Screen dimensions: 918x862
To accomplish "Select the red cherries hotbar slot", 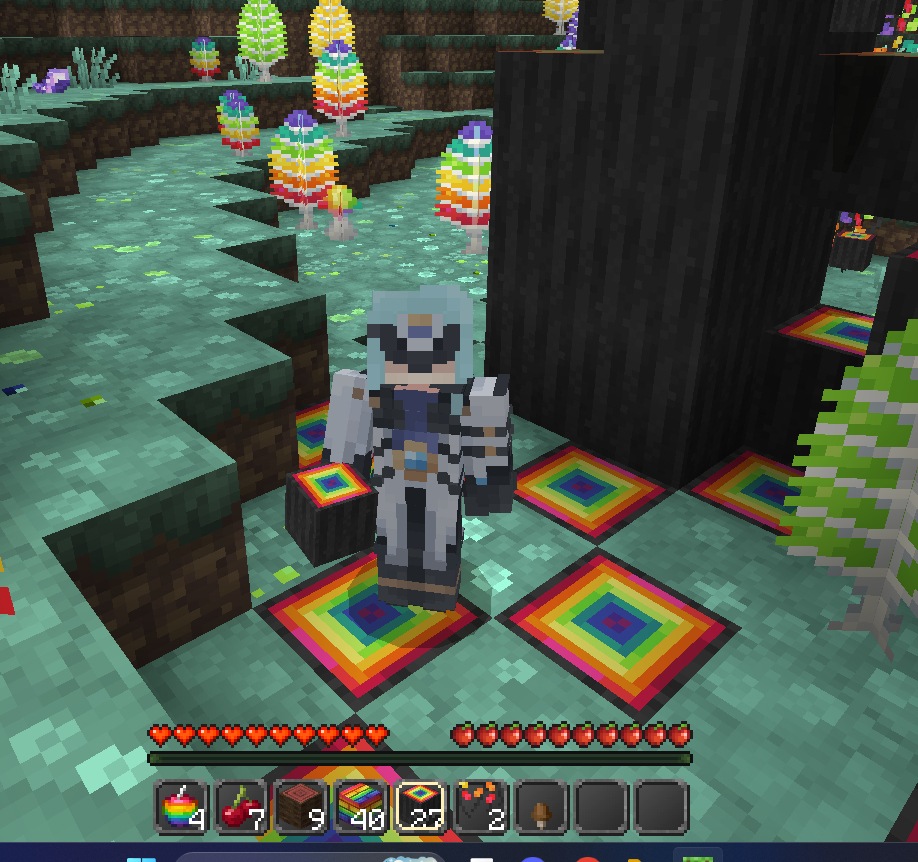I will click(x=242, y=807).
